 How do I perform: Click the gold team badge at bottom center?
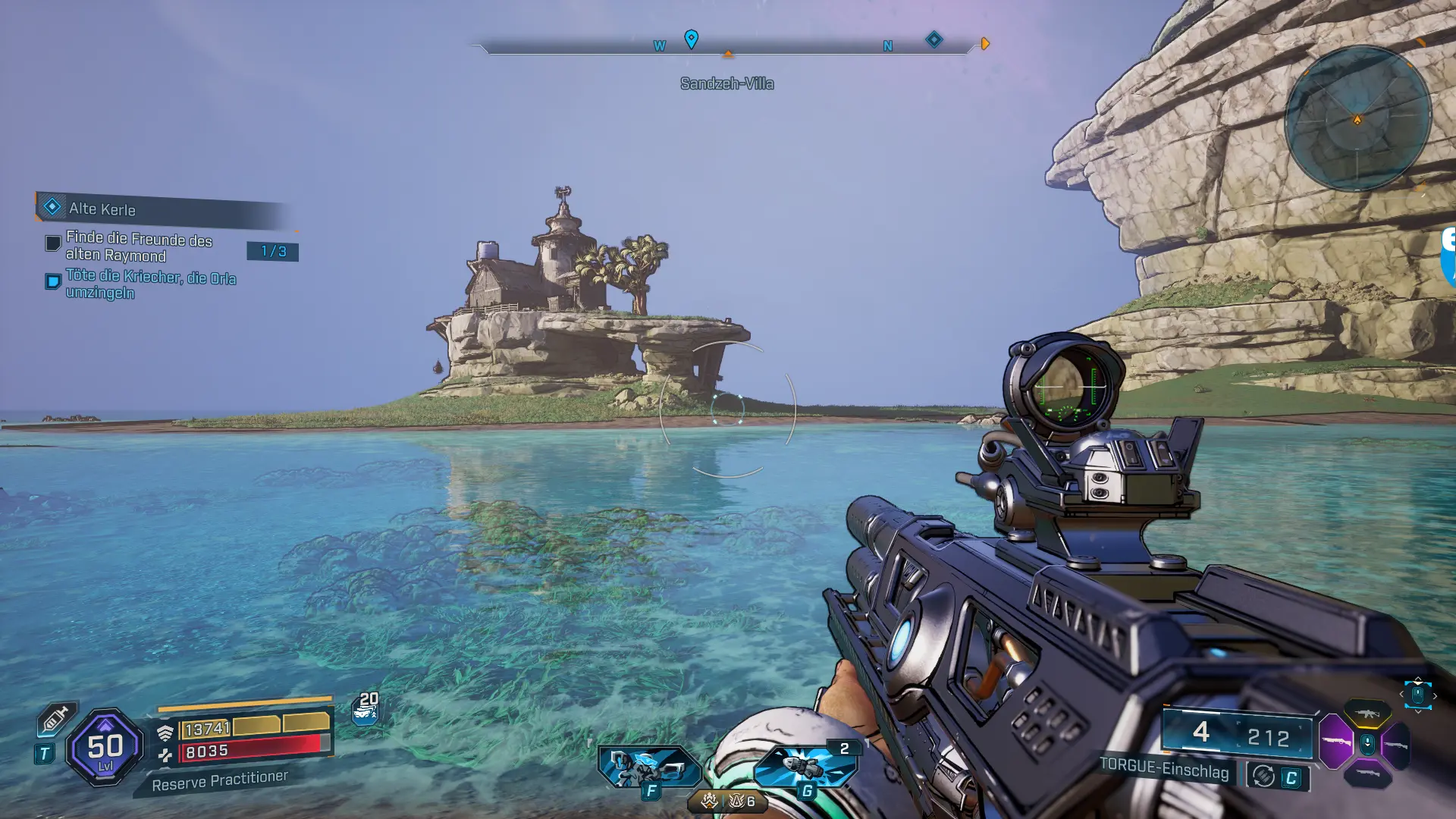(x=709, y=801)
